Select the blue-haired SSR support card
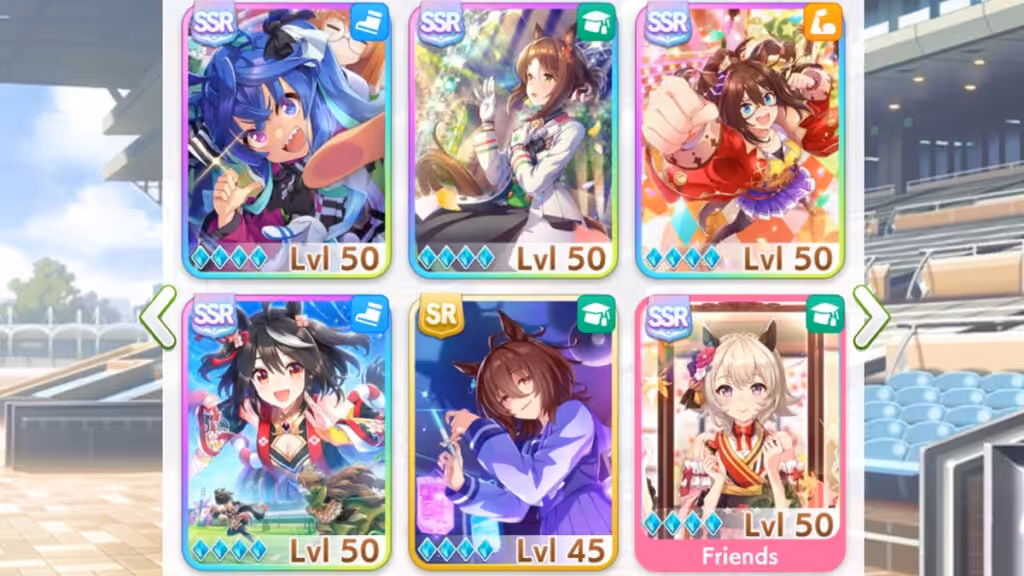 coord(286,140)
